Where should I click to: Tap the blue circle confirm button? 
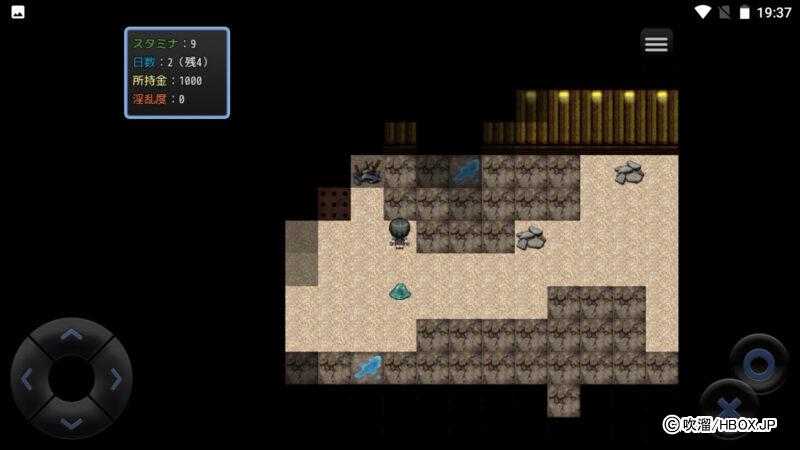(x=758, y=363)
